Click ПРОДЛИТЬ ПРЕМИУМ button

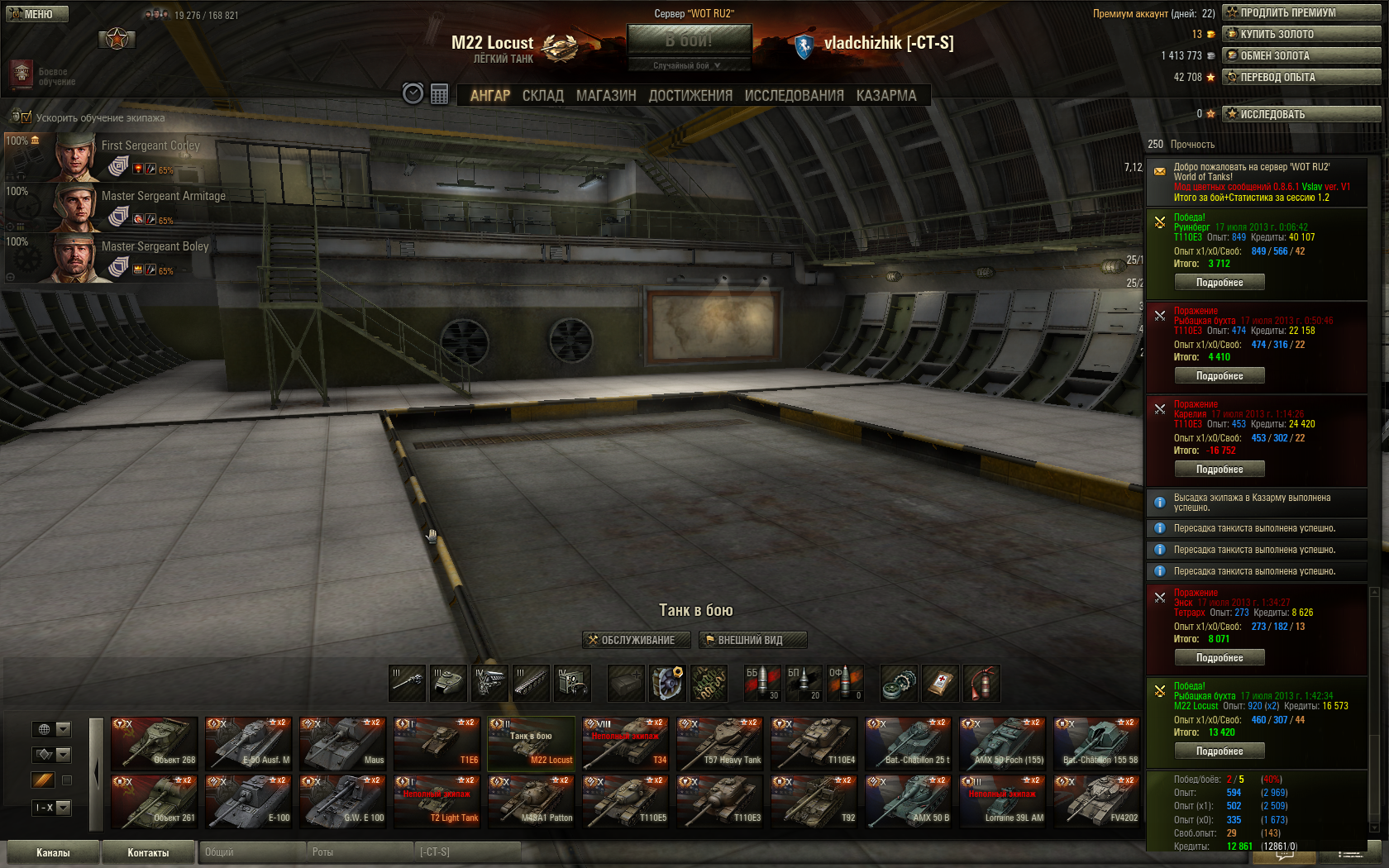1302,12
